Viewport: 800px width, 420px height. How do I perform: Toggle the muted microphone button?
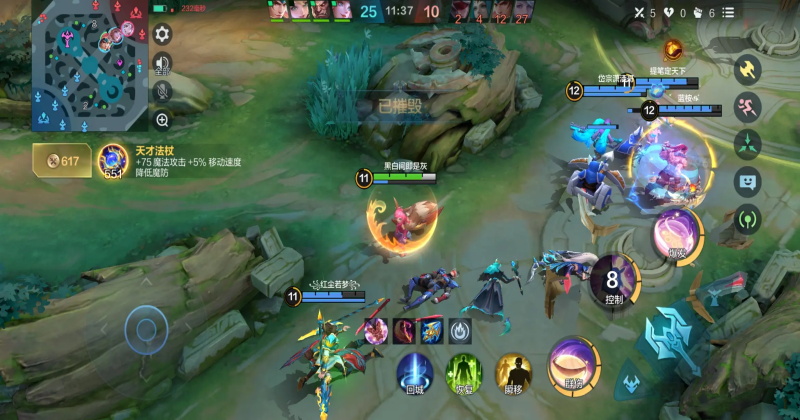tap(162, 91)
